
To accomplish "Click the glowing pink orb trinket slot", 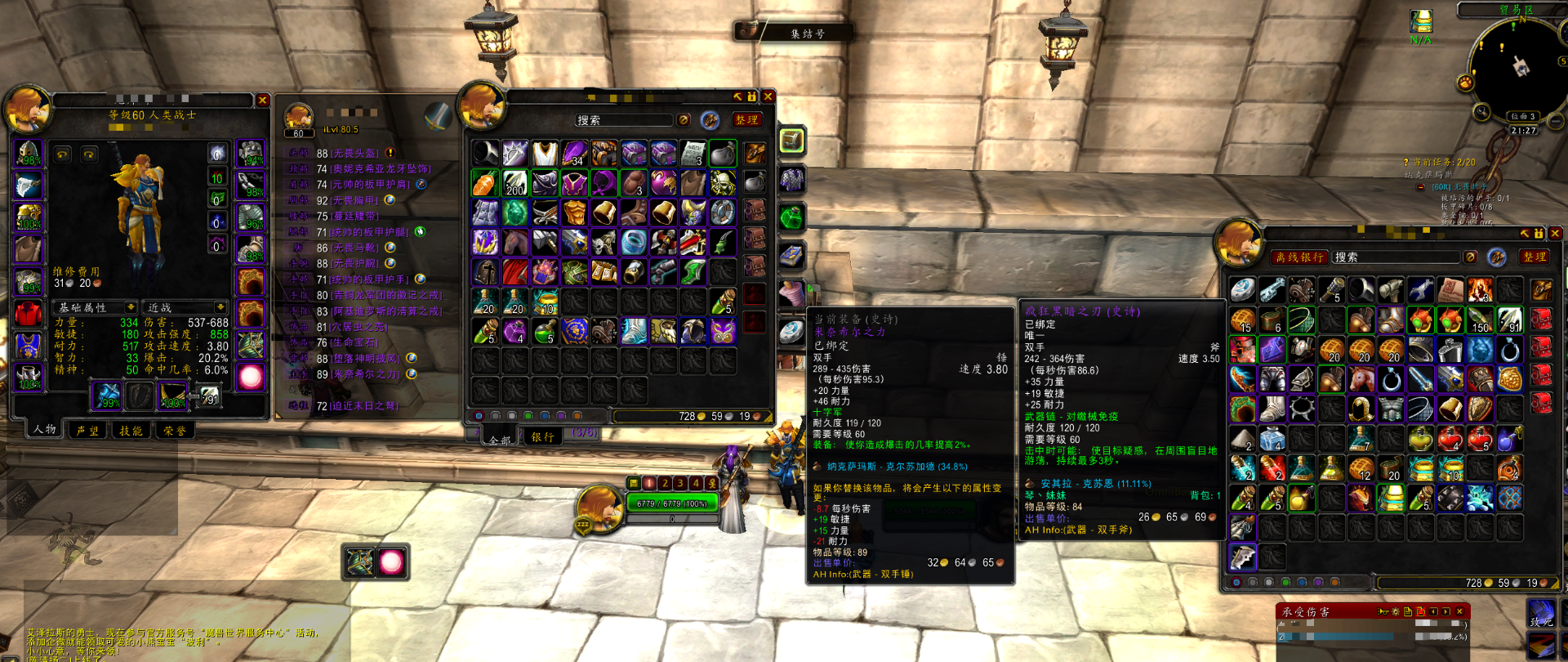I will pyautogui.click(x=250, y=377).
